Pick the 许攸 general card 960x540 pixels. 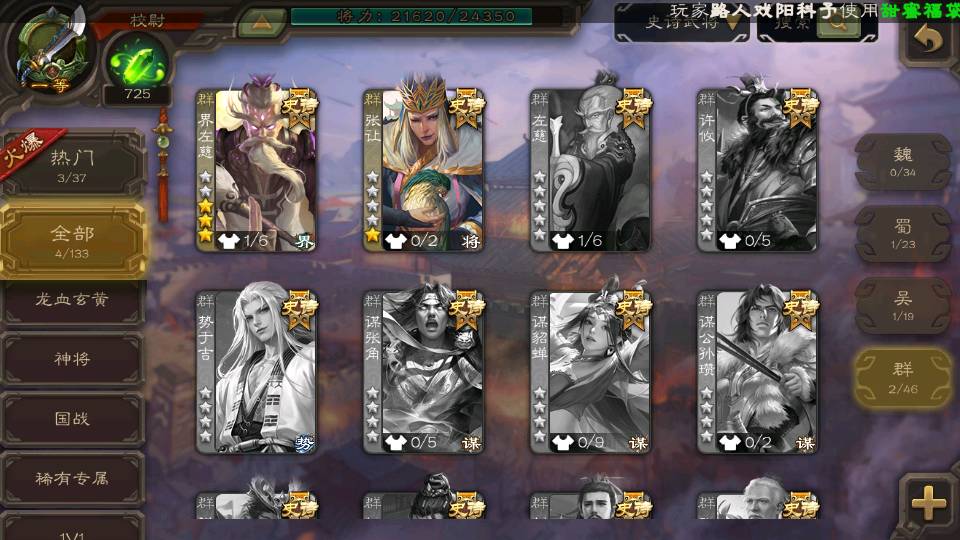click(x=757, y=170)
